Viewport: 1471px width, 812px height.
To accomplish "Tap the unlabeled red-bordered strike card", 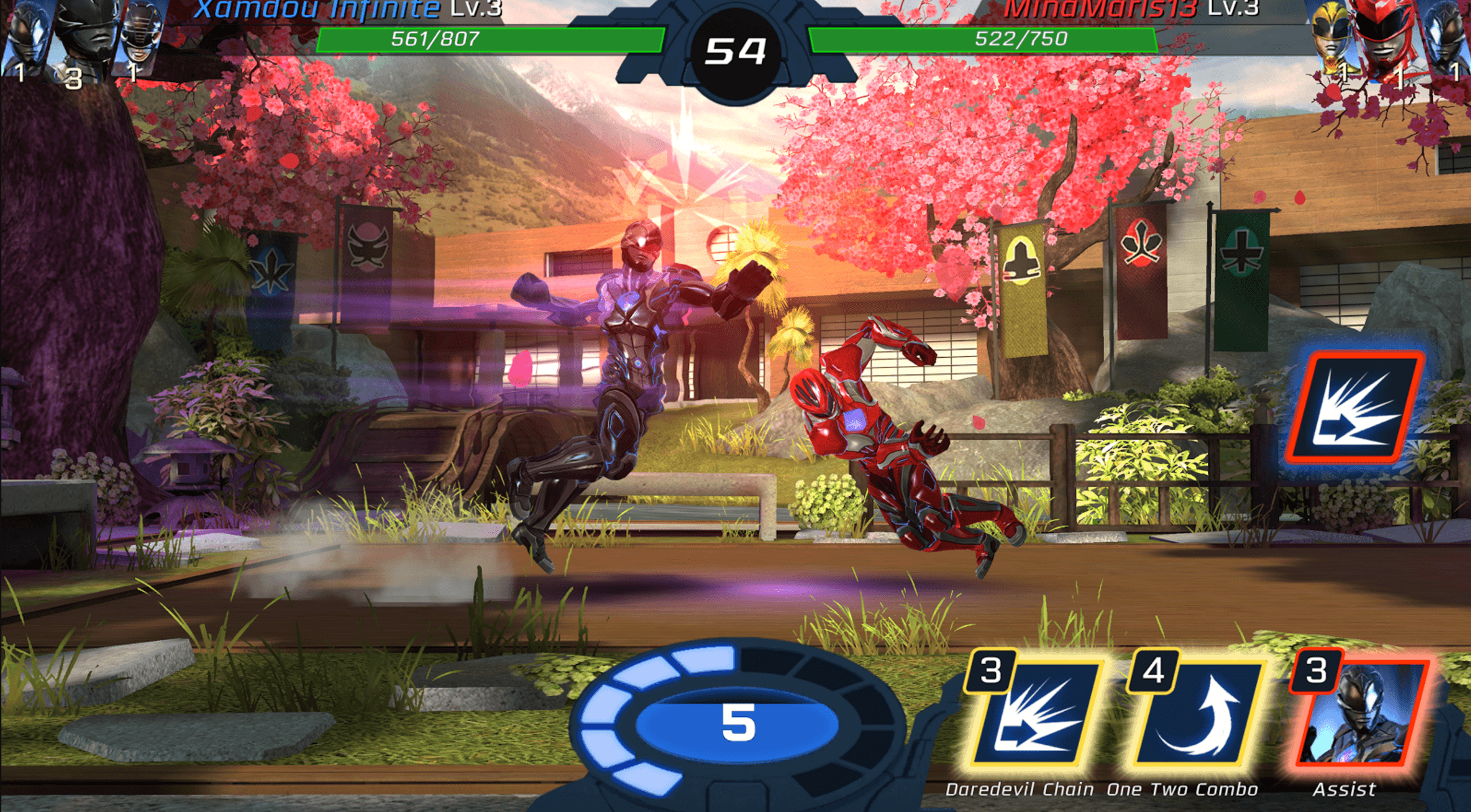I will [x=1354, y=407].
